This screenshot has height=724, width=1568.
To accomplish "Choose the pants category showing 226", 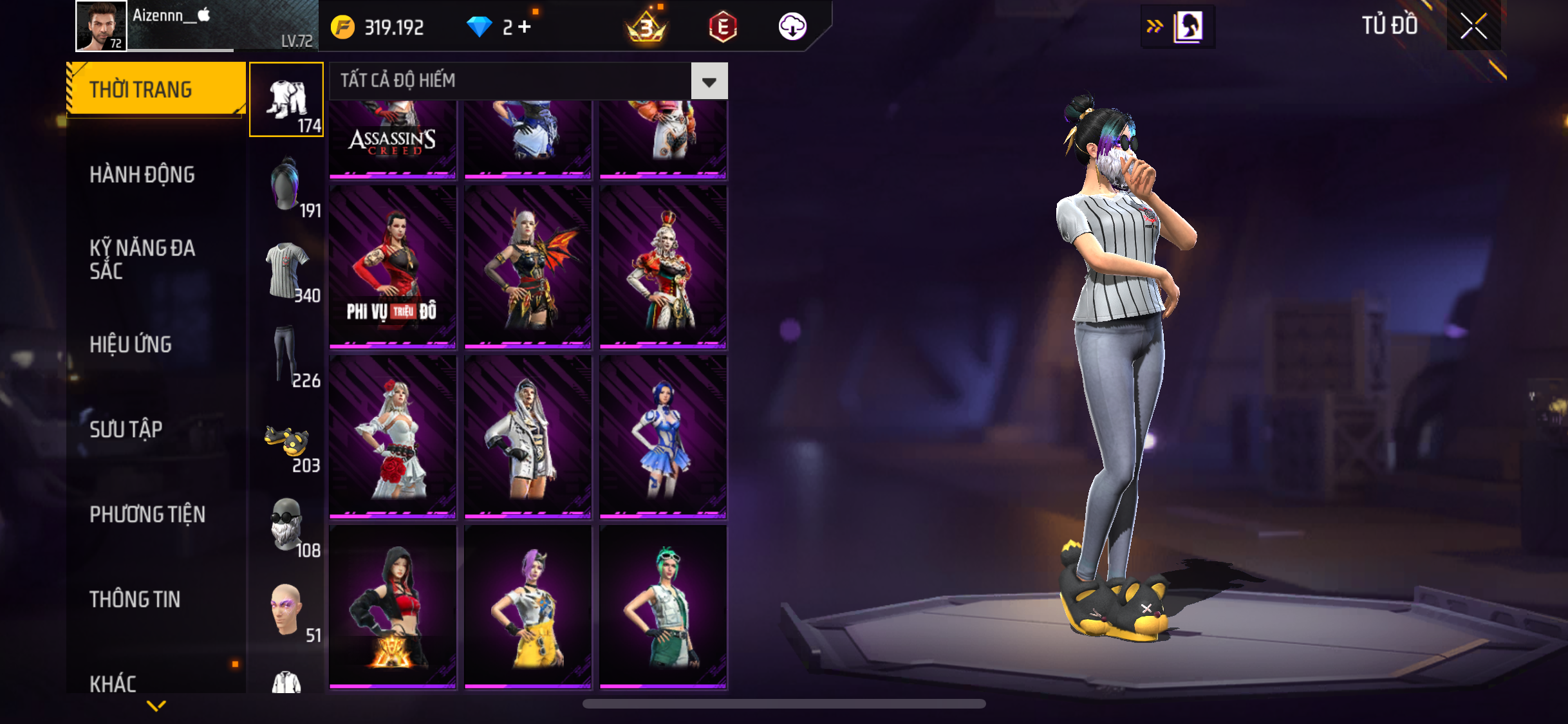I will click(x=286, y=357).
